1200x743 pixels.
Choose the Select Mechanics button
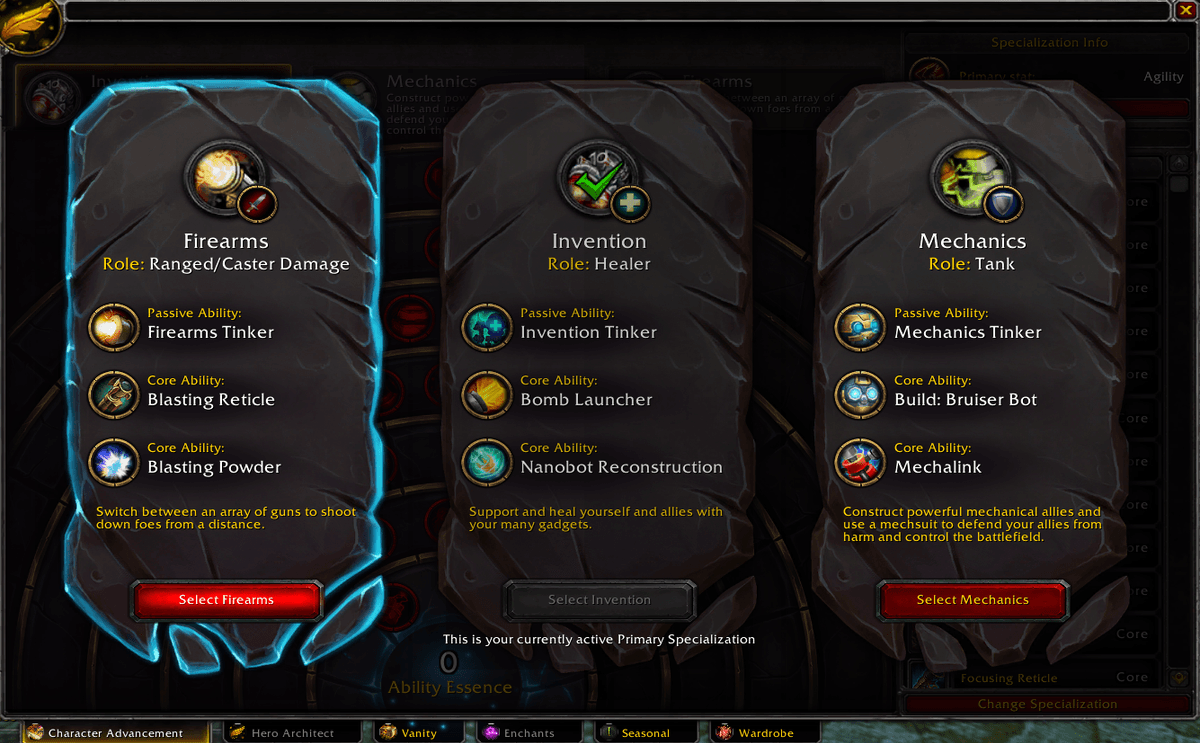pyautogui.click(x=972, y=600)
